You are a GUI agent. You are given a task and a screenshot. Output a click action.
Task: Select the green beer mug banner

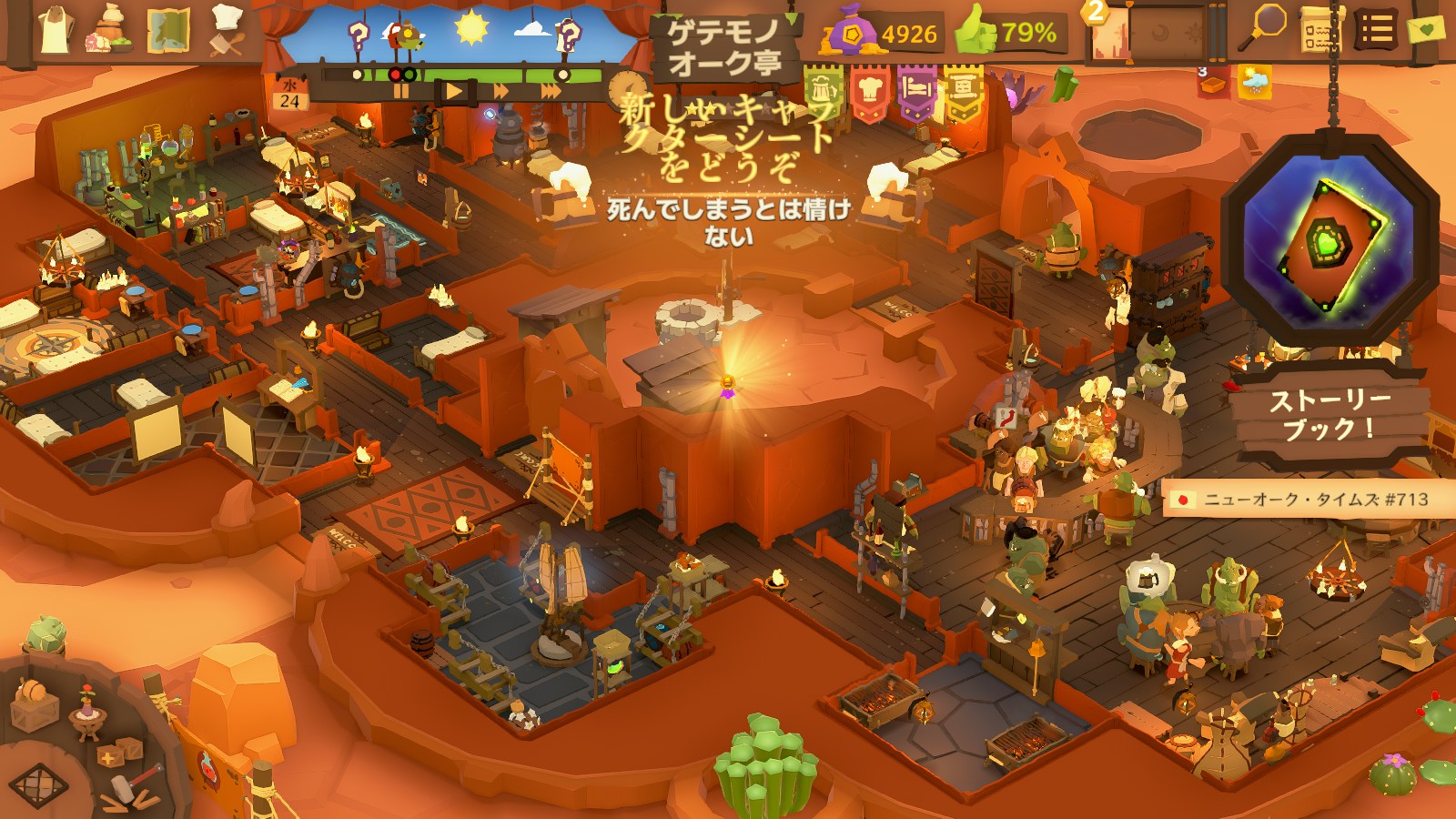(x=824, y=92)
